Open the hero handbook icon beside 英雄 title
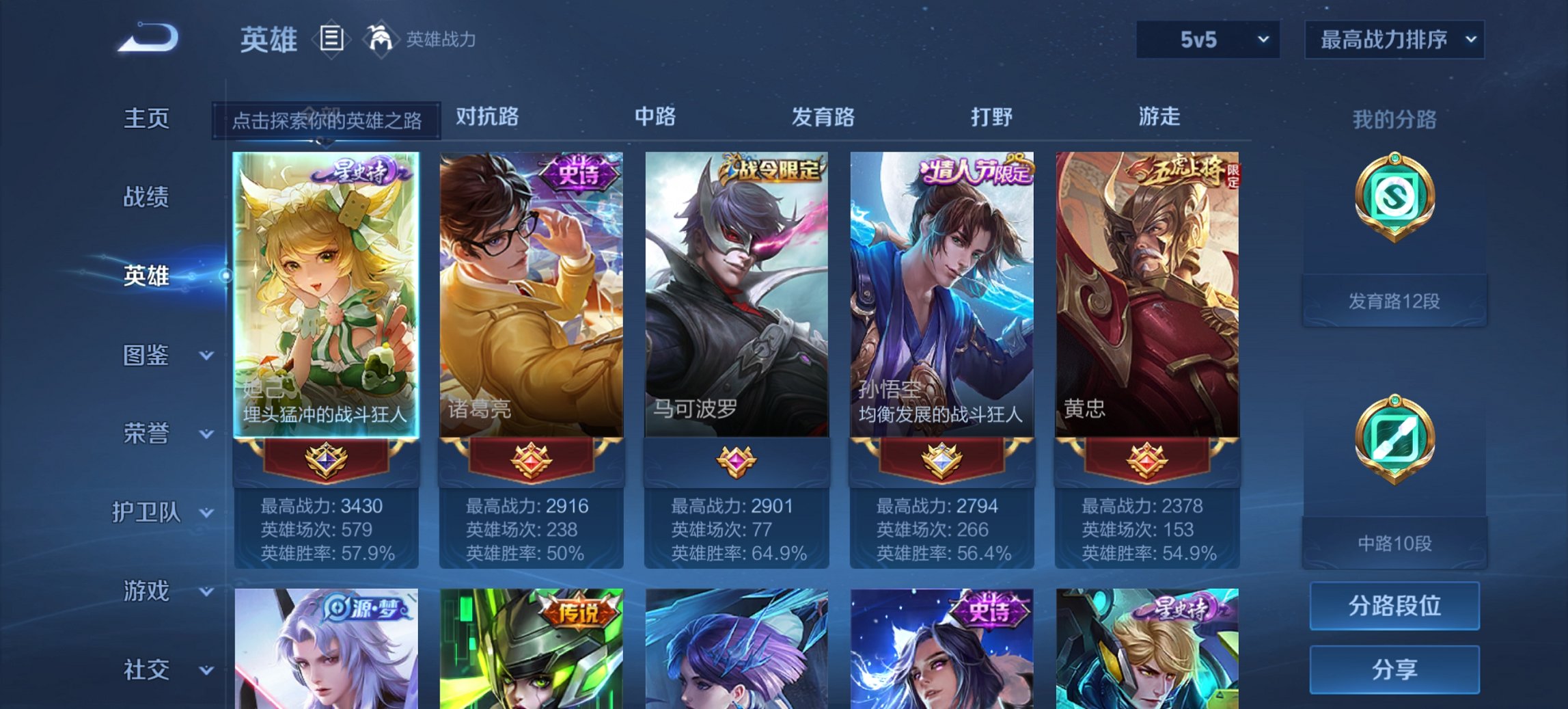1568x709 pixels. coord(333,39)
